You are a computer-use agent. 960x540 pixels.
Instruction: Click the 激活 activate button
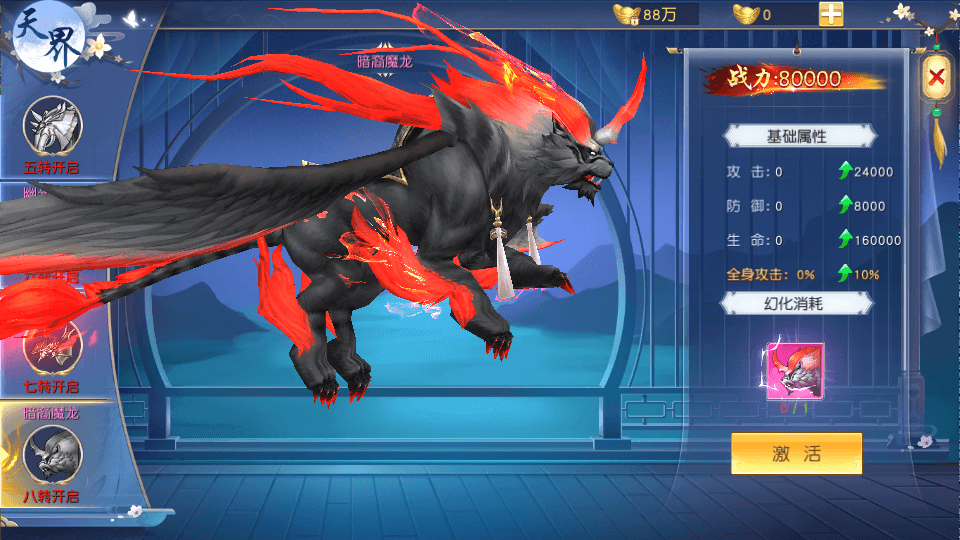tap(796, 453)
